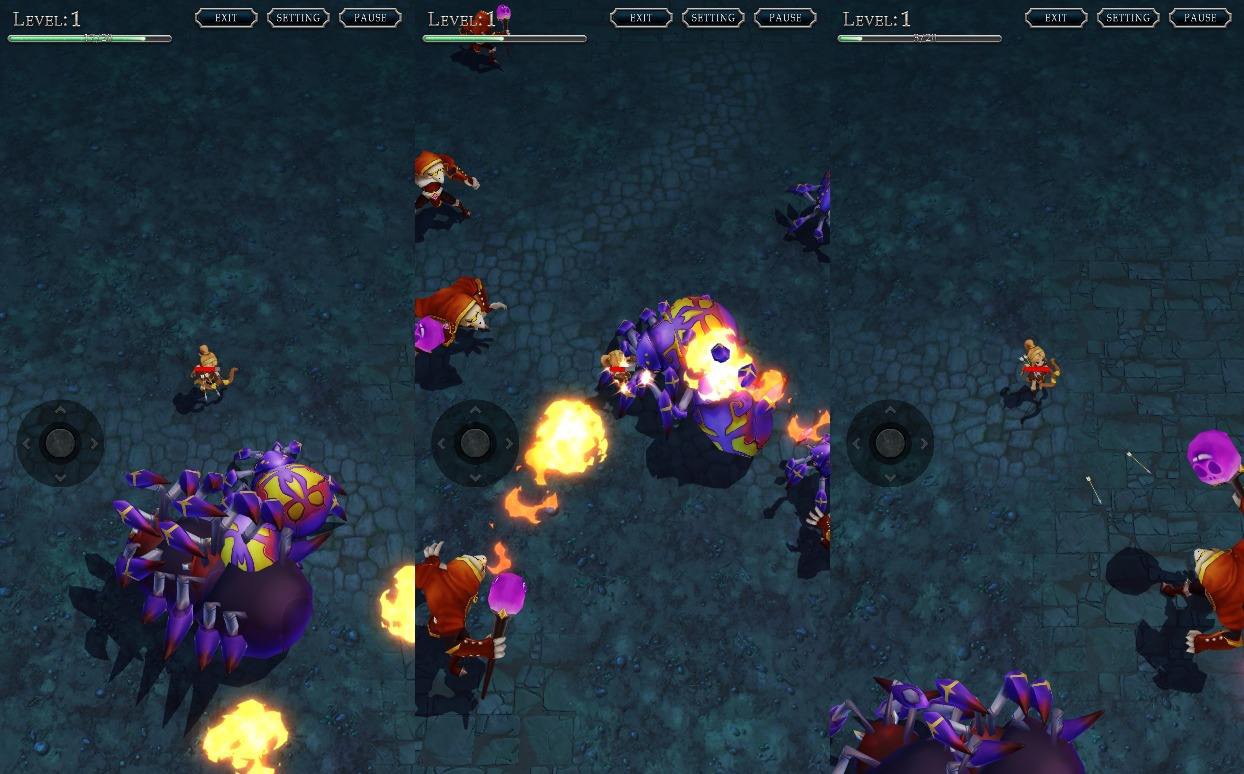
Task: Pause the game in the middle panel
Action: [x=785, y=18]
